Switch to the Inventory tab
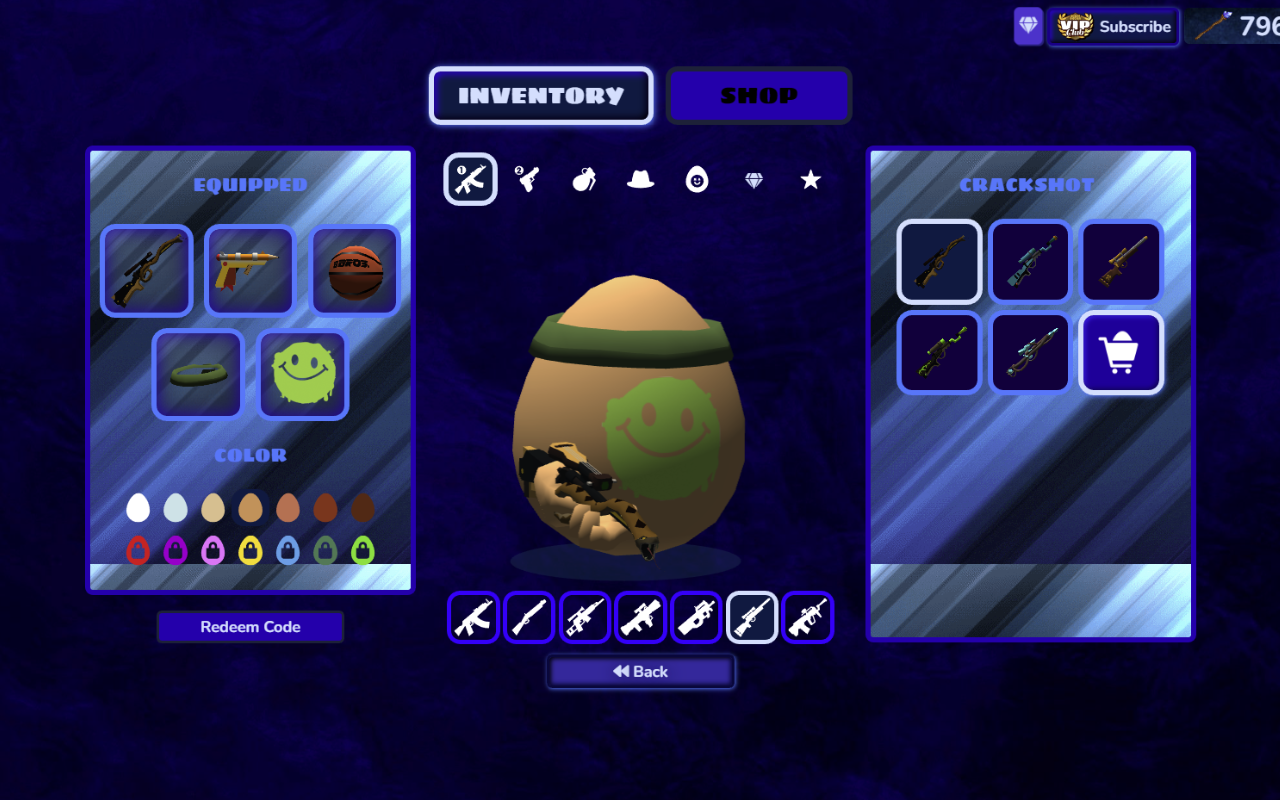 (x=540, y=95)
